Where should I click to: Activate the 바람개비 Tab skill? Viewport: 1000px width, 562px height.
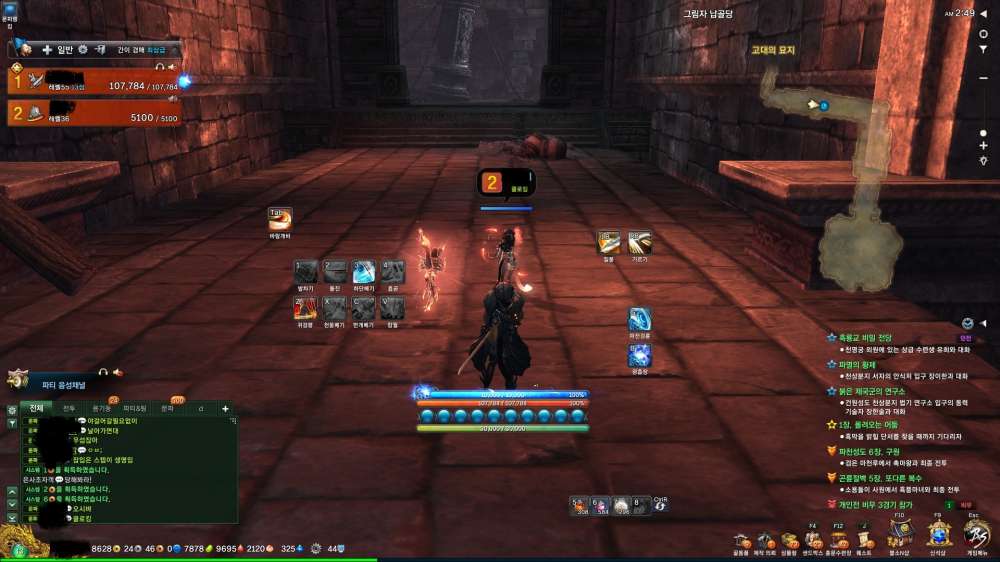(279, 219)
